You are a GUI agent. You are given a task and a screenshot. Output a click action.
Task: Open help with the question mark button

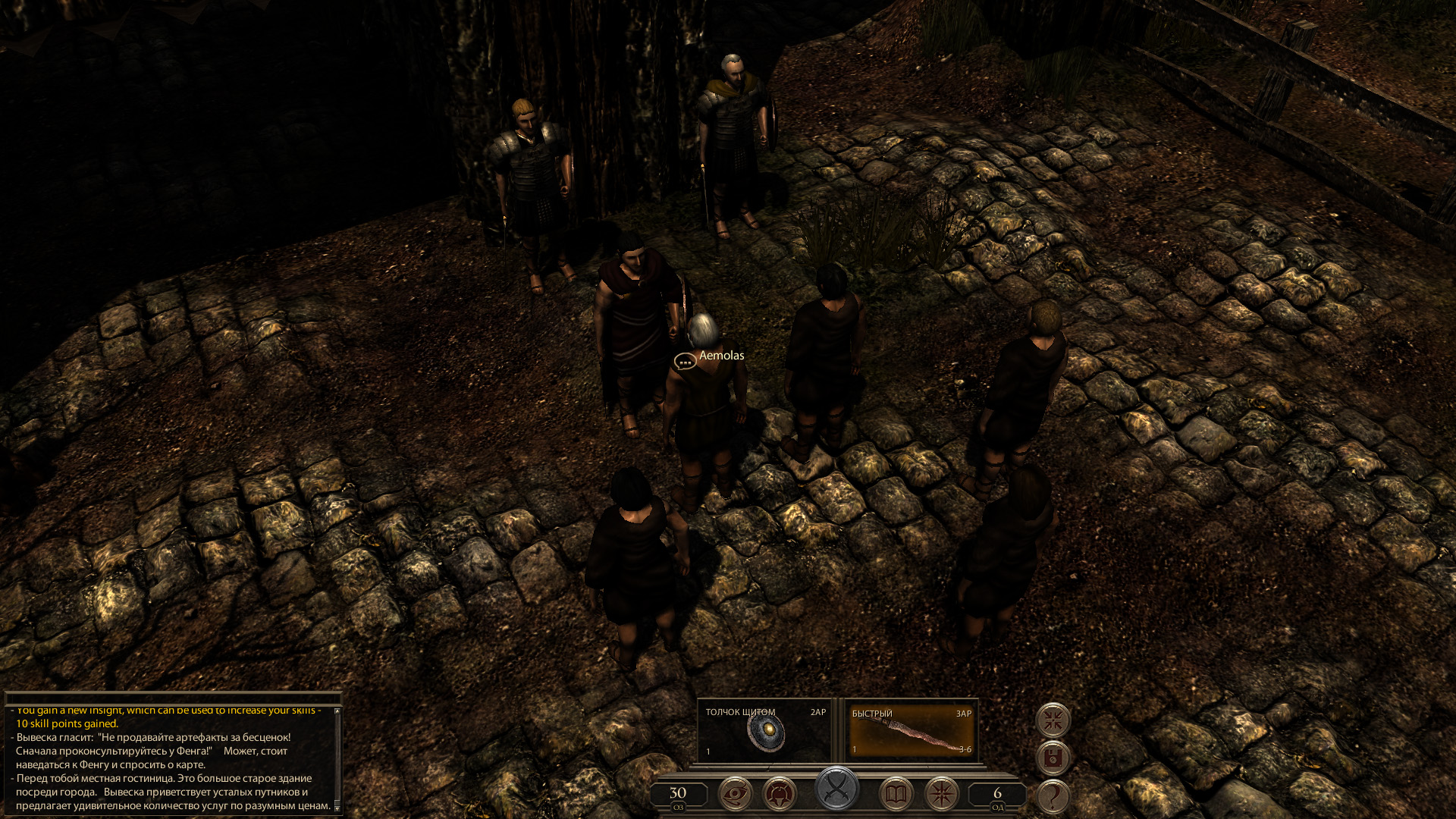1053,796
